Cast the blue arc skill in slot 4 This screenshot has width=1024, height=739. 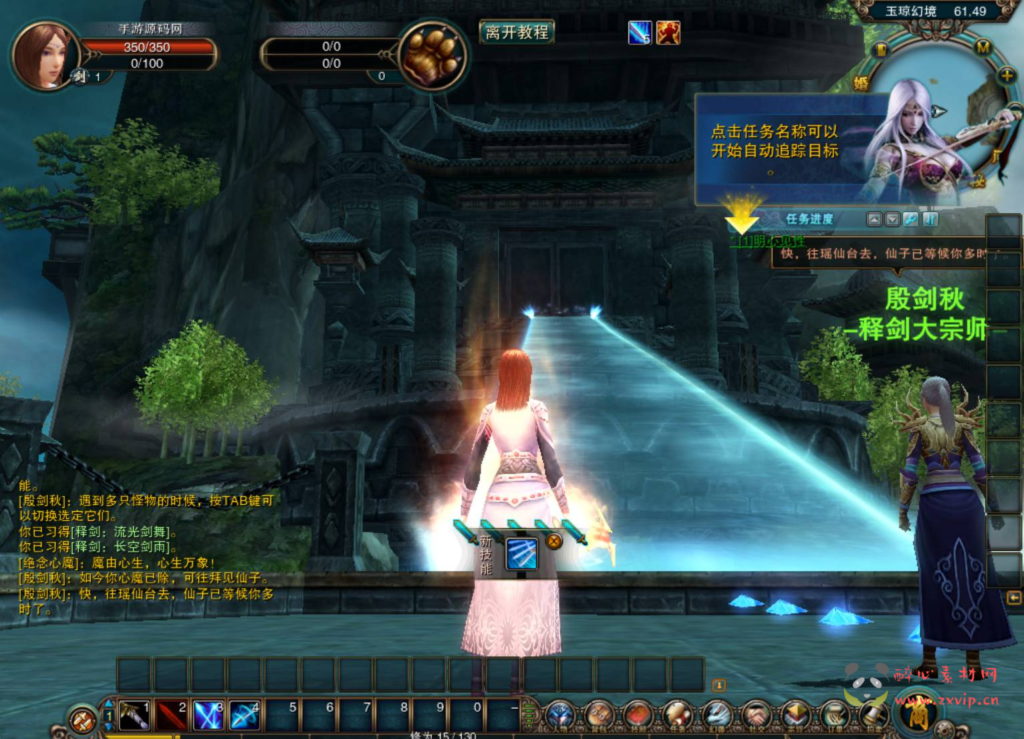244,716
